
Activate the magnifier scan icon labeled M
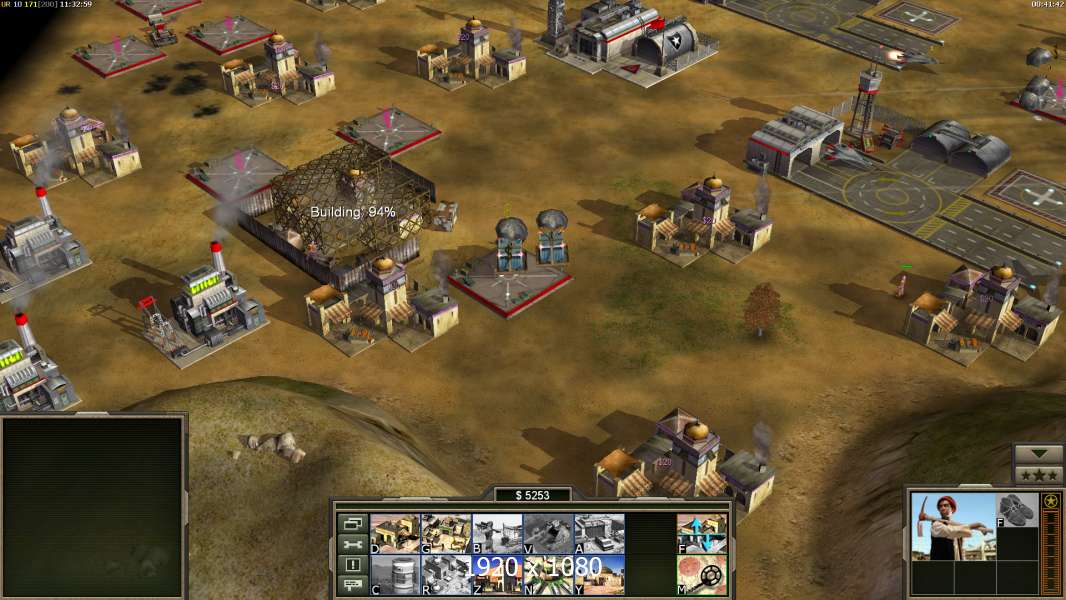(702, 574)
